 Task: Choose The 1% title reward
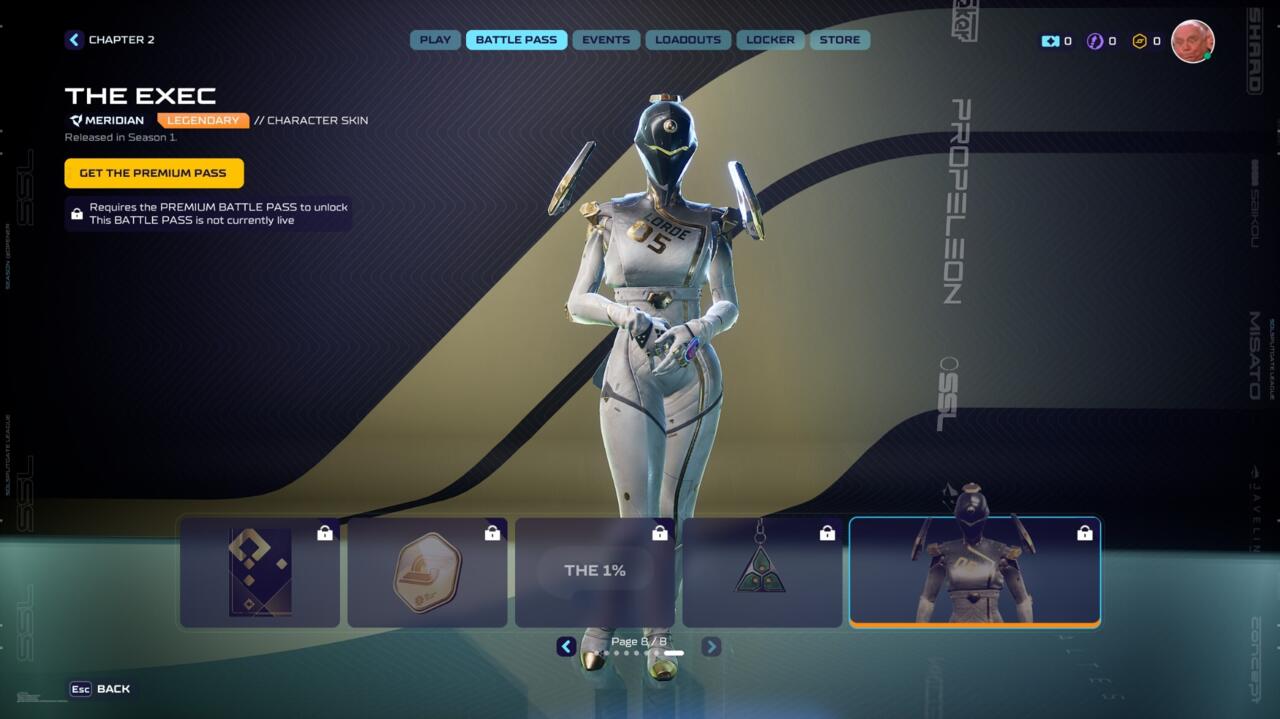(595, 572)
